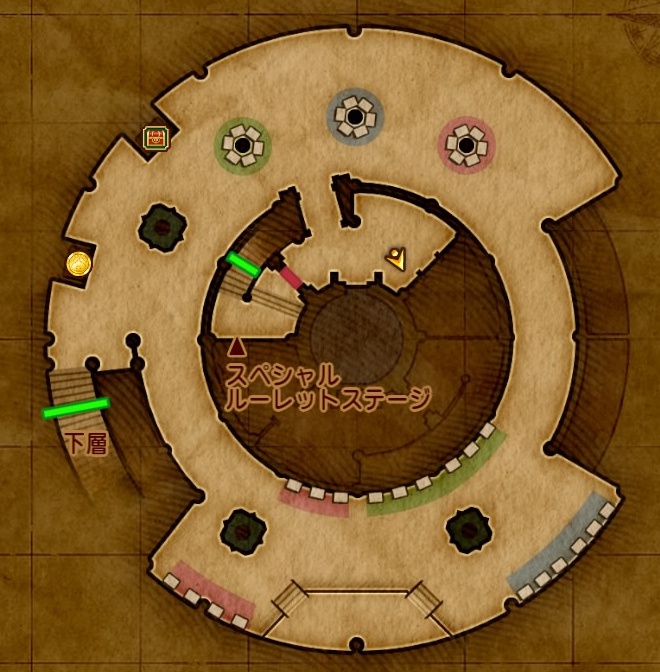Select the treasure chest map marker
660x672 pixels.
tap(155, 138)
